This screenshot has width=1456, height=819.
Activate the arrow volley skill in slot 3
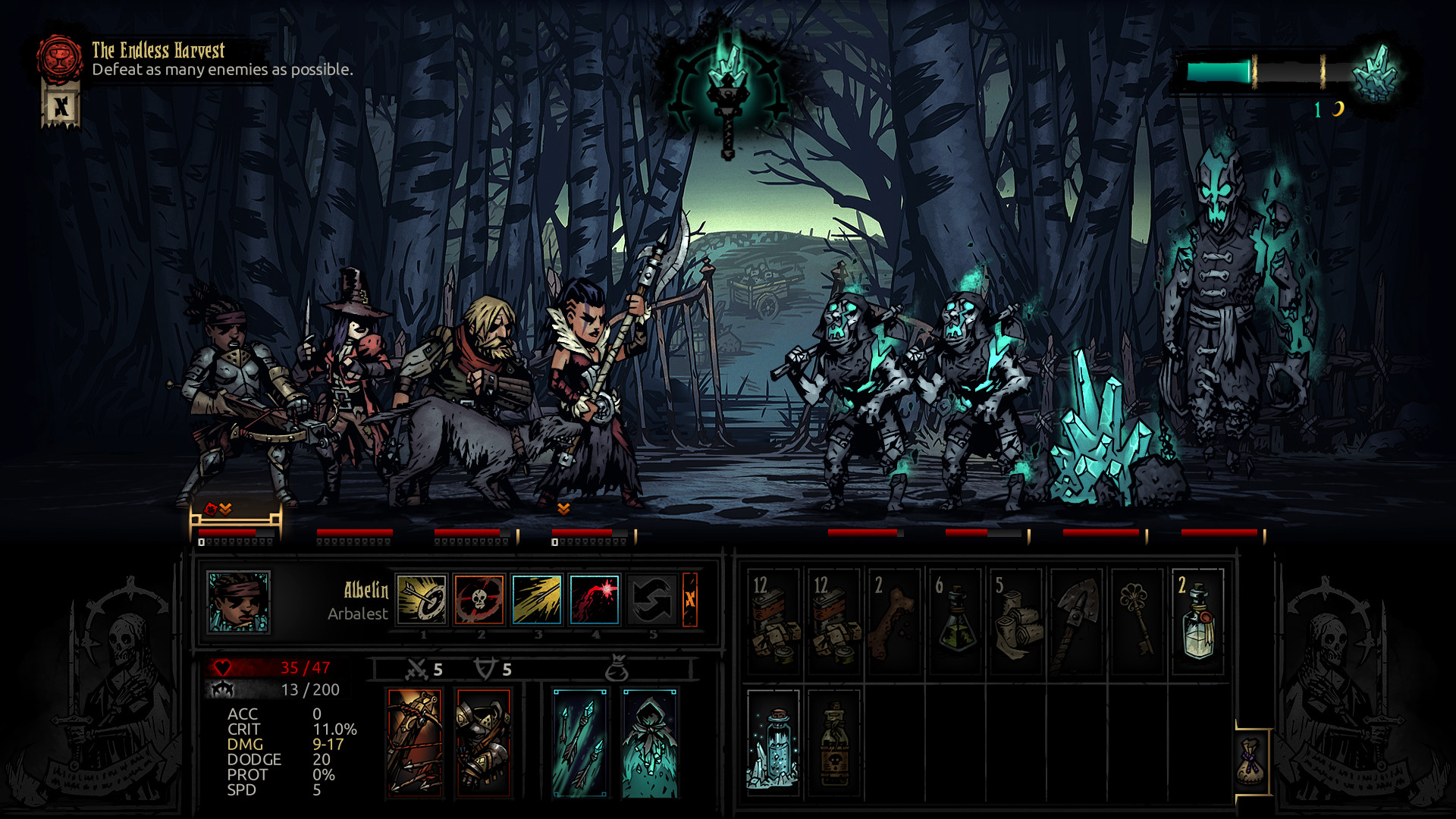click(536, 599)
